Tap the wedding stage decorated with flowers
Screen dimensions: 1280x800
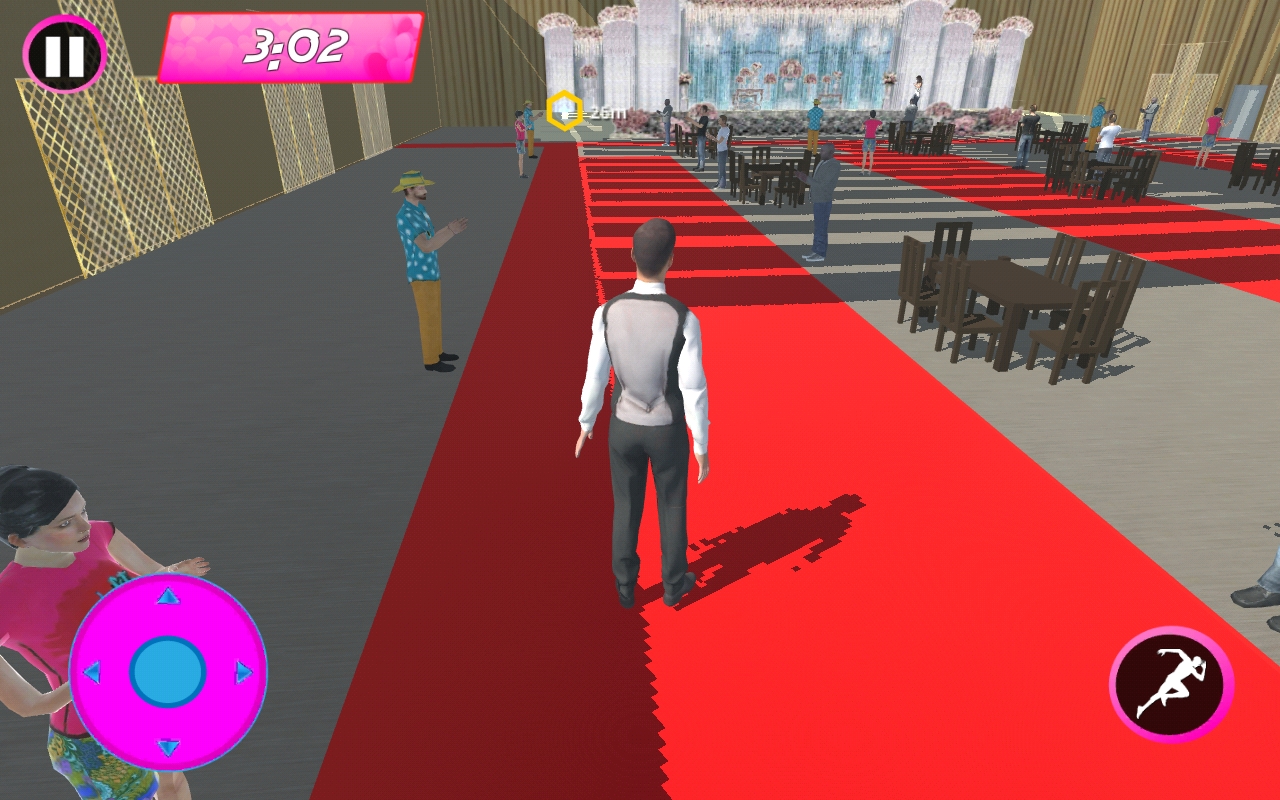click(x=790, y=70)
